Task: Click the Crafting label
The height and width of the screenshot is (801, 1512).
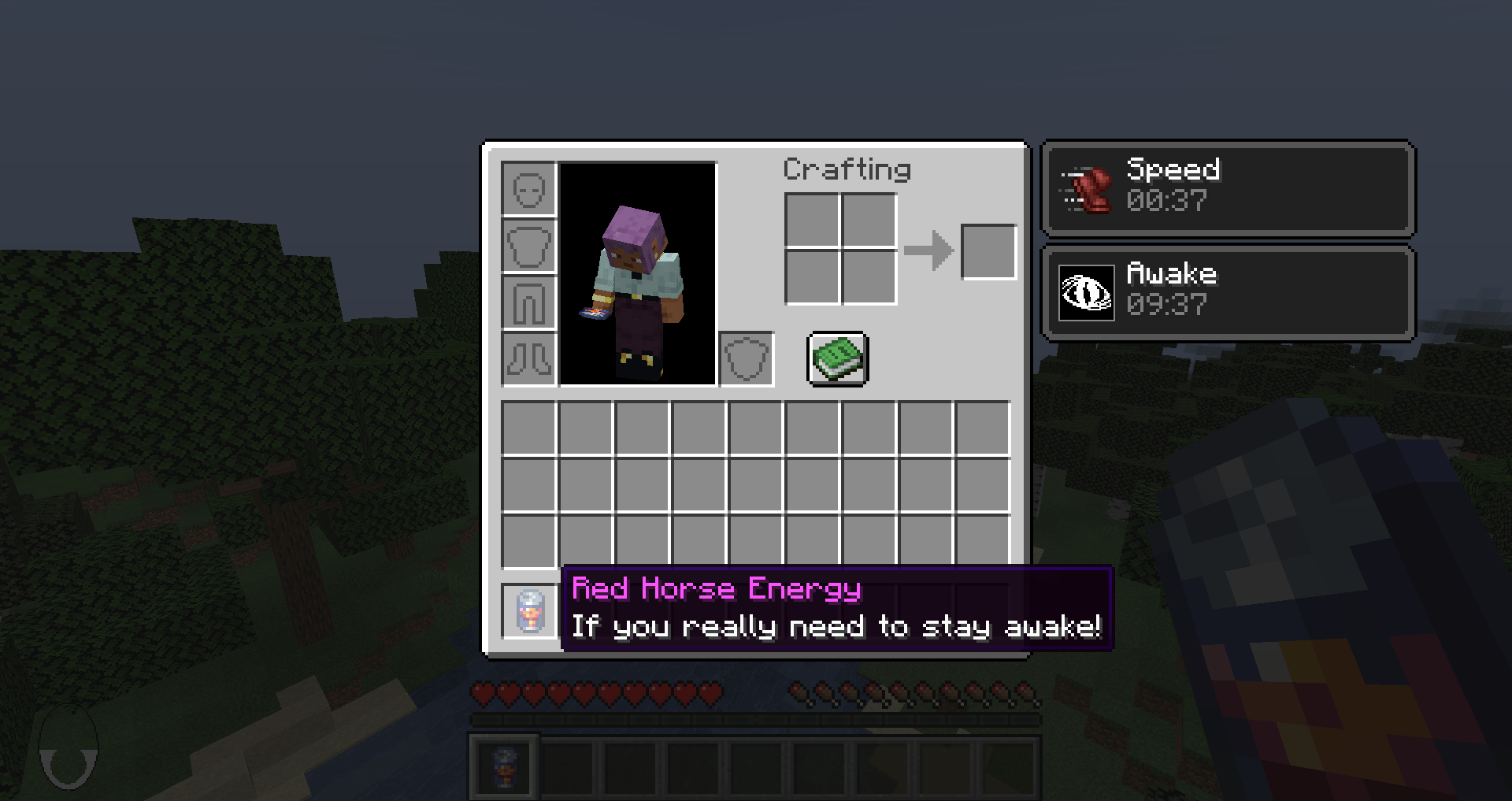Action: [847, 168]
